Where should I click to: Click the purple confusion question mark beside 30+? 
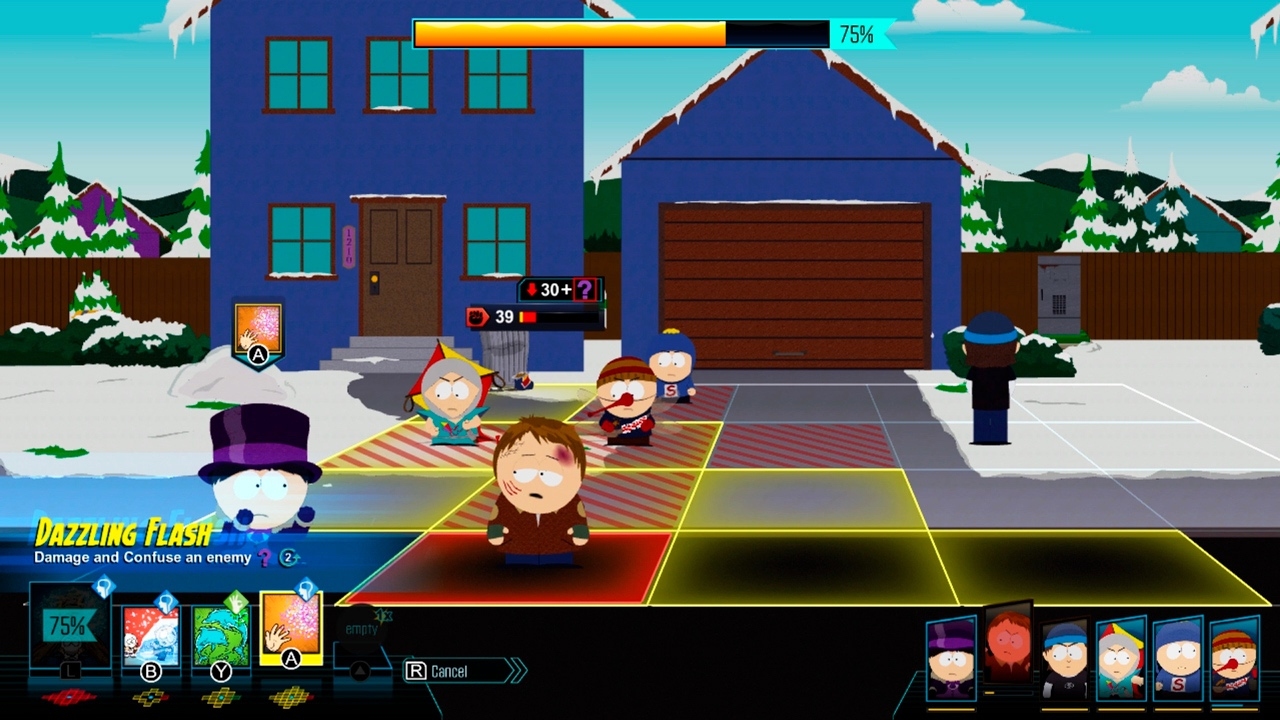pos(585,290)
